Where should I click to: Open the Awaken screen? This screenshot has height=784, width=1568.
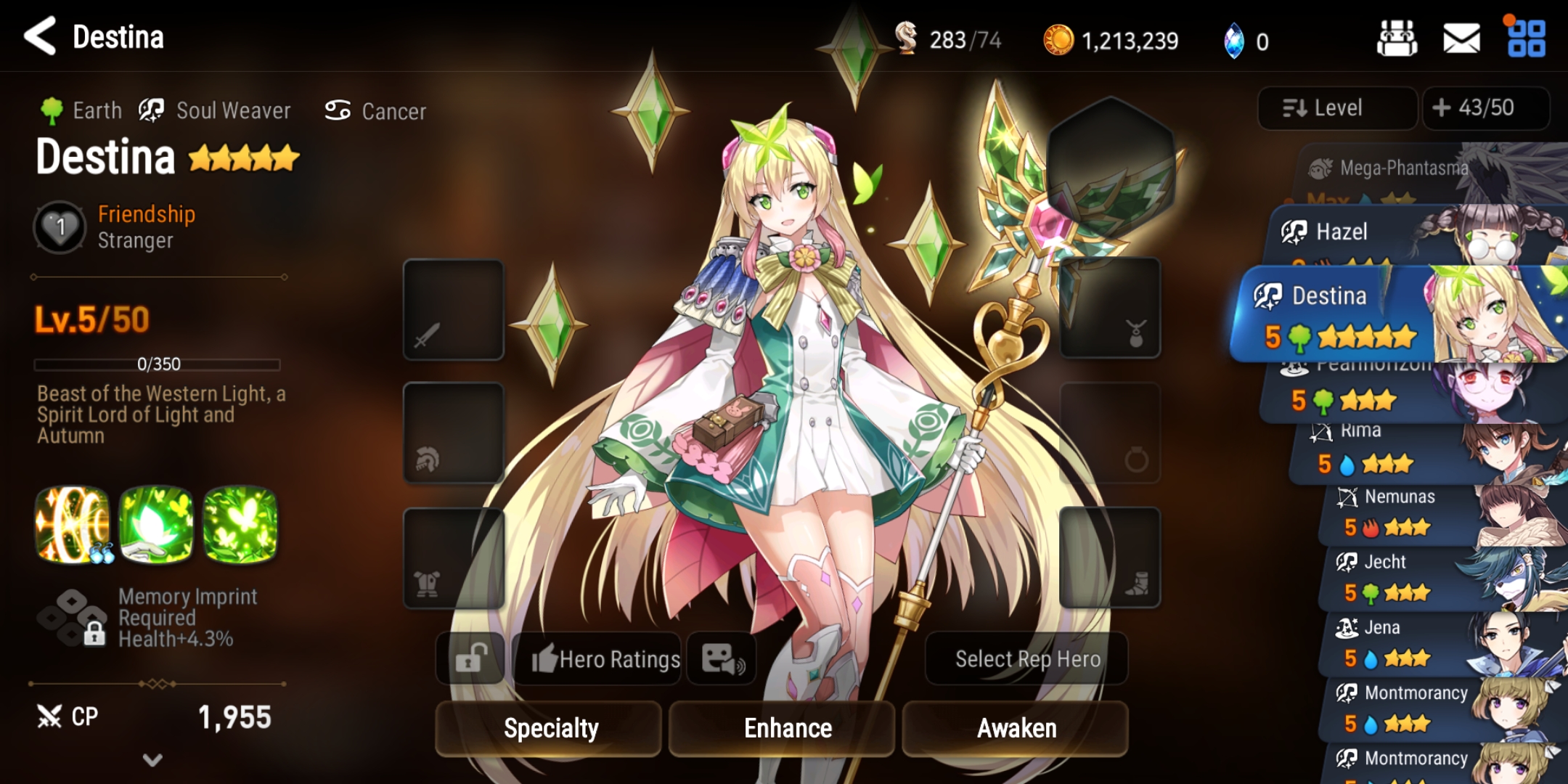[1015, 728]
